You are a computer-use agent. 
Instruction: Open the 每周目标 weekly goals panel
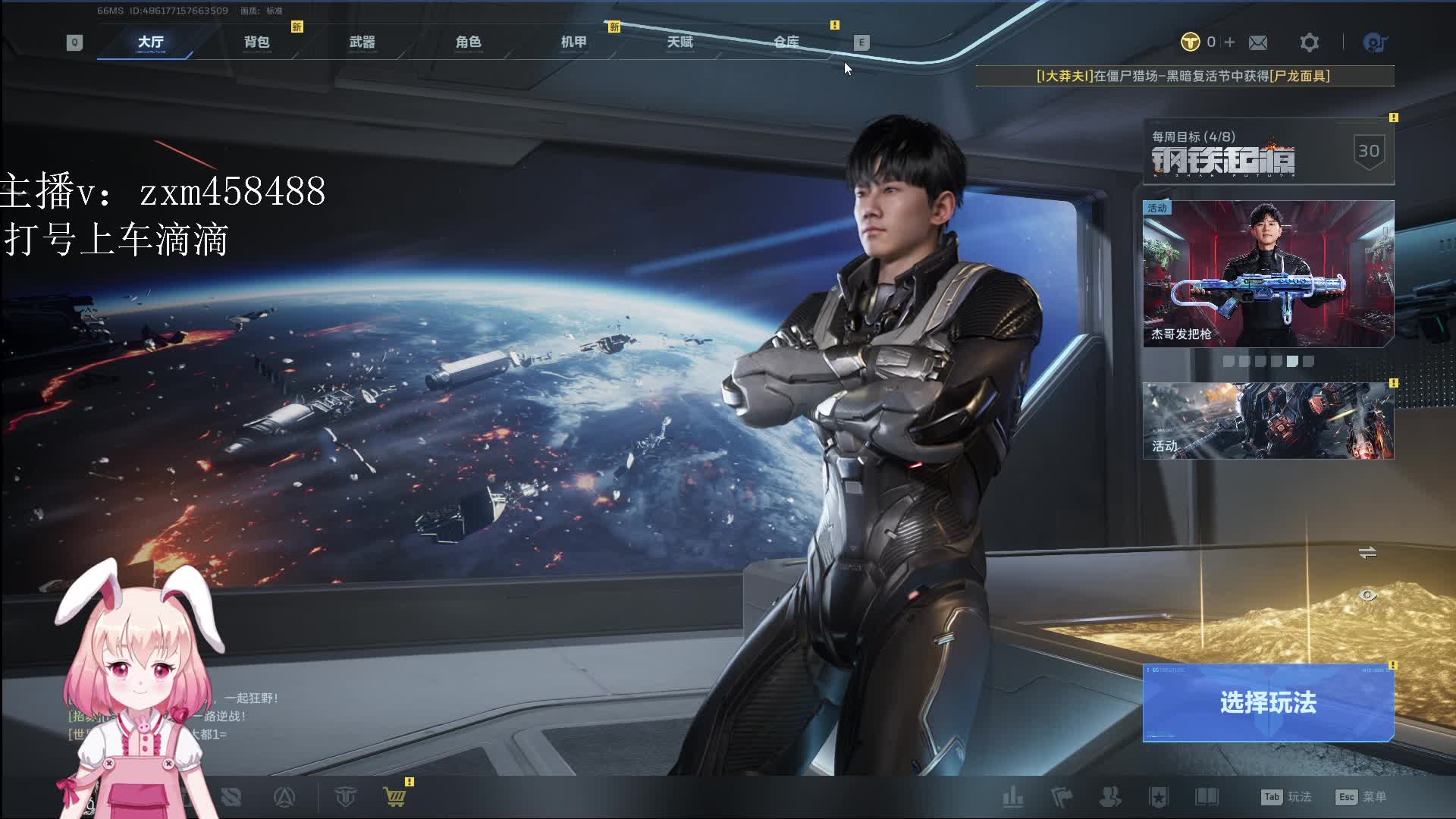point(1268,152)
